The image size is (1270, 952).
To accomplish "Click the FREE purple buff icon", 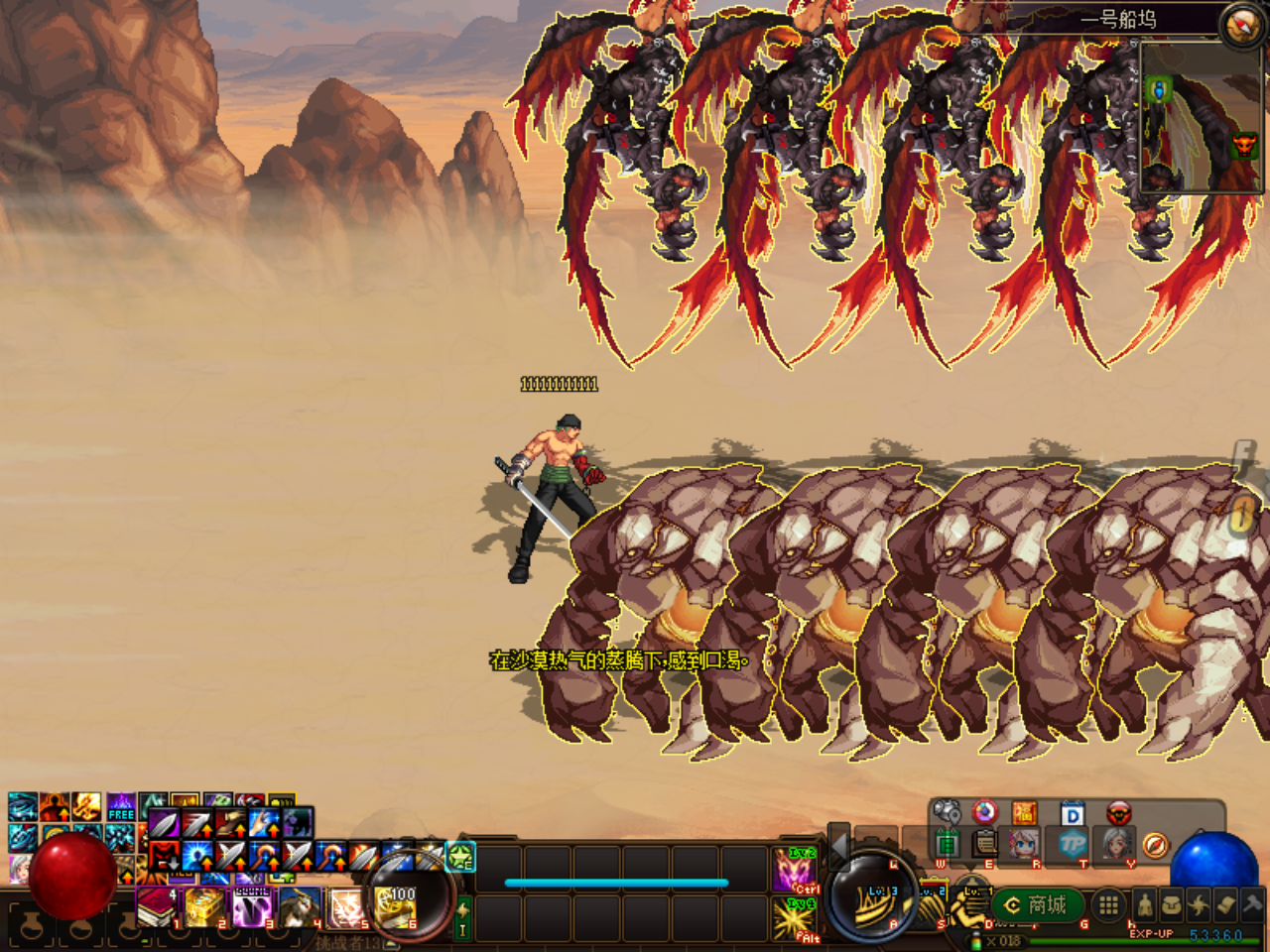I will pyautogui.click(x=121, y=807).
